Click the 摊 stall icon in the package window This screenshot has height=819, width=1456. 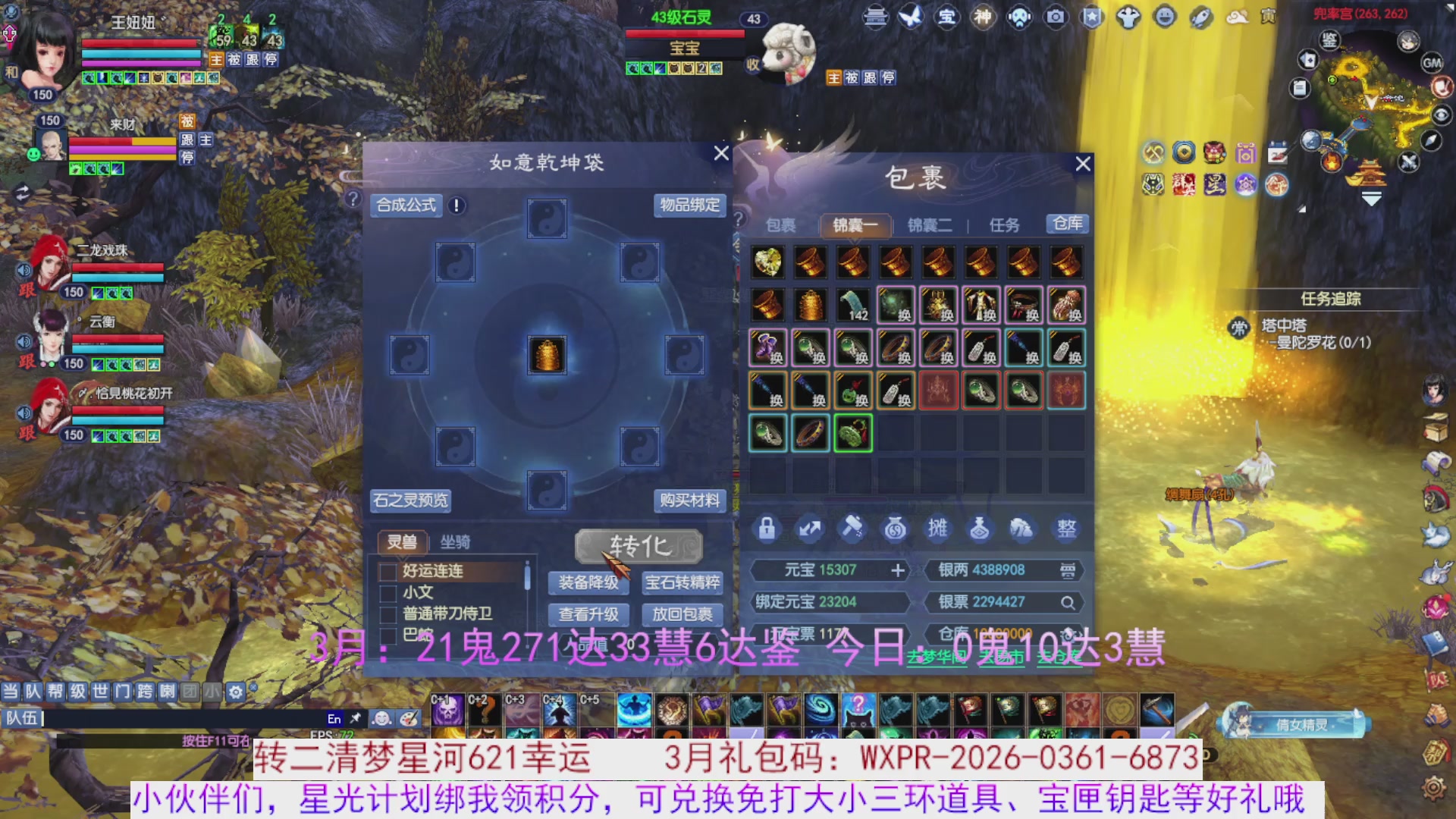(x=939, y=529)
